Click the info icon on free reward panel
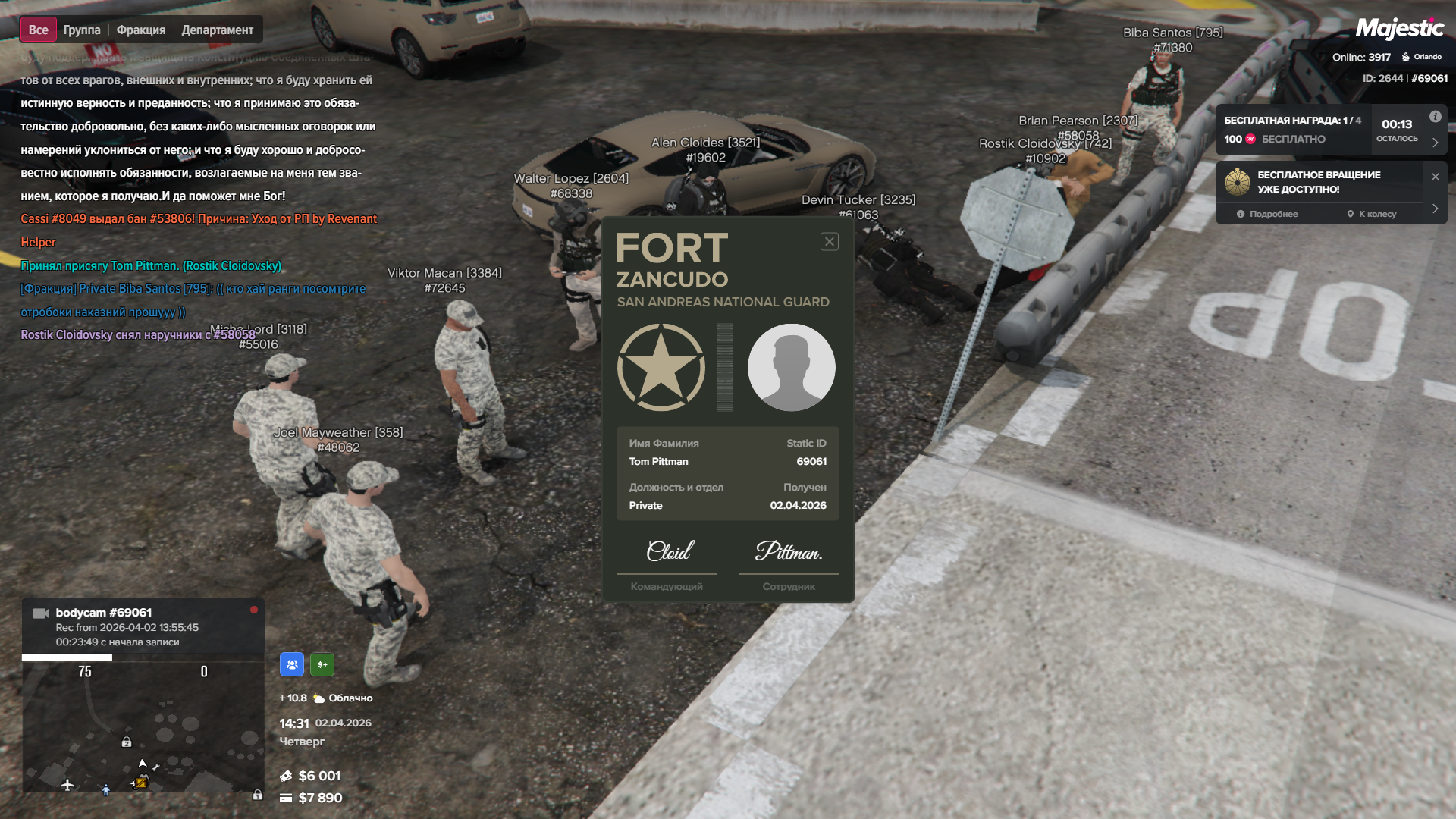 [x=1436, y=117]
